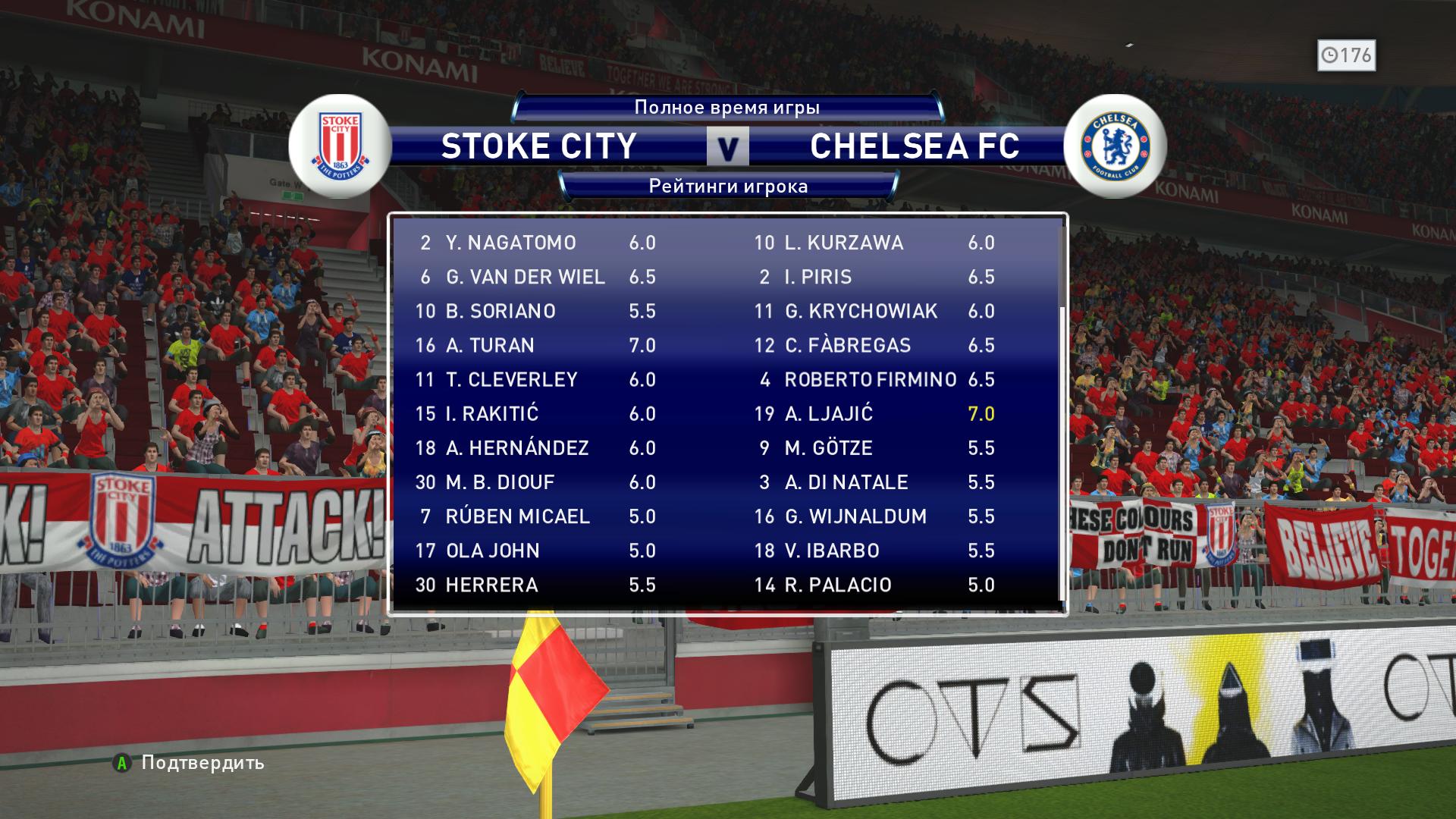Click the Рейтинги игрока header

tap(728, 187)
